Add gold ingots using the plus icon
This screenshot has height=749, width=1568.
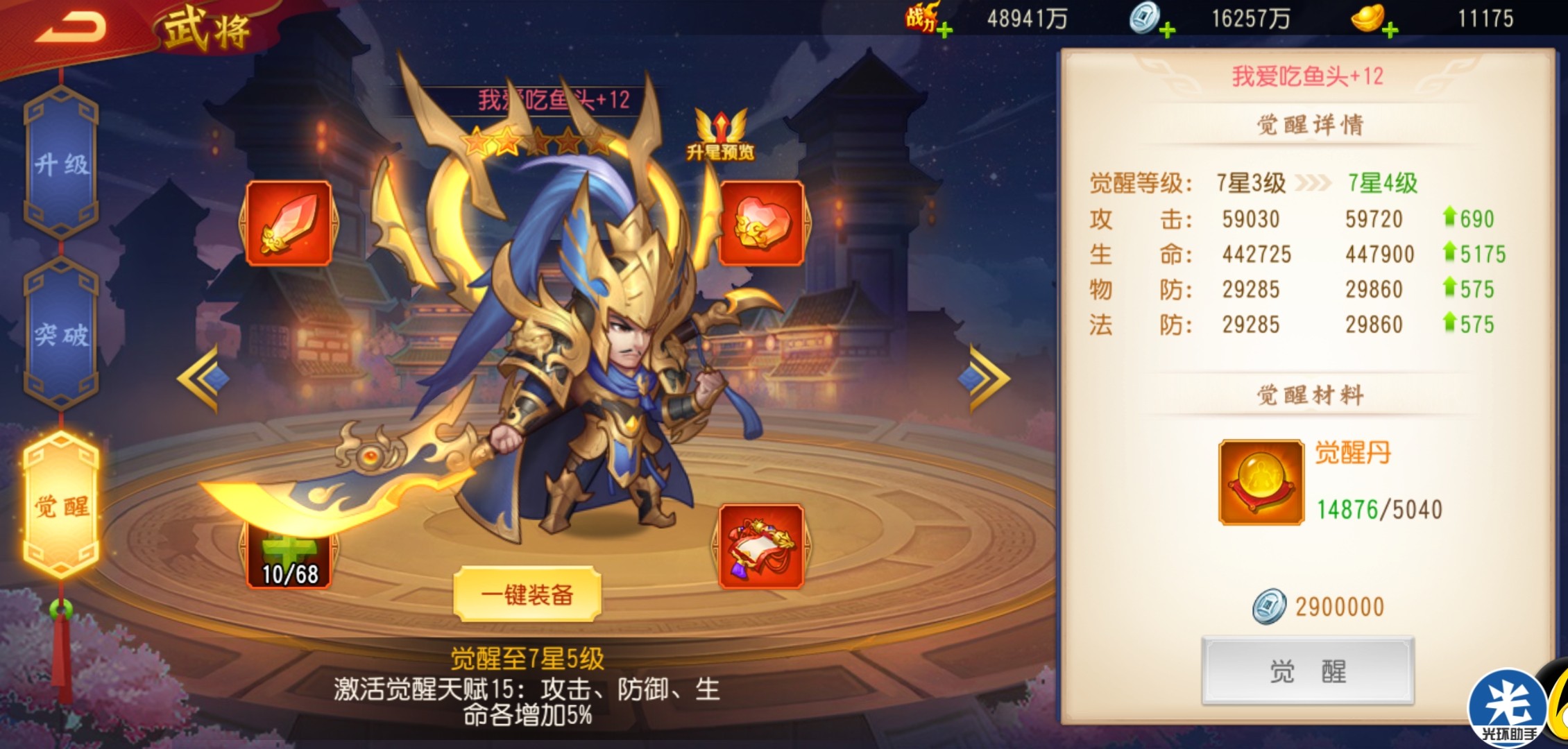(x=1390, y=31)
